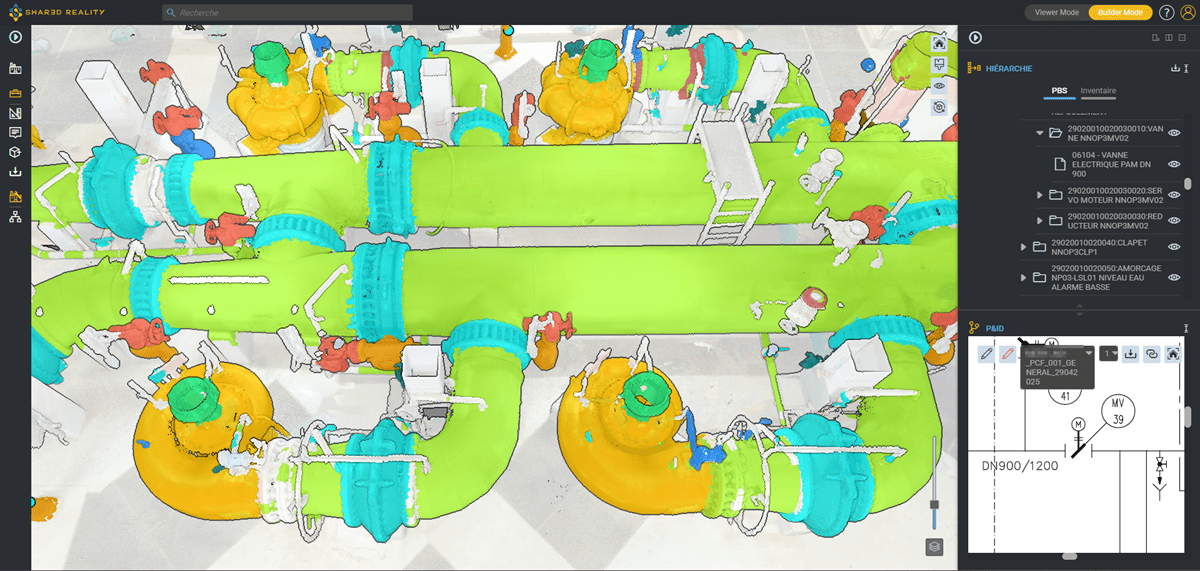
Task: Switch to the Inventaire tab
Action: (x=1098, y=91)
